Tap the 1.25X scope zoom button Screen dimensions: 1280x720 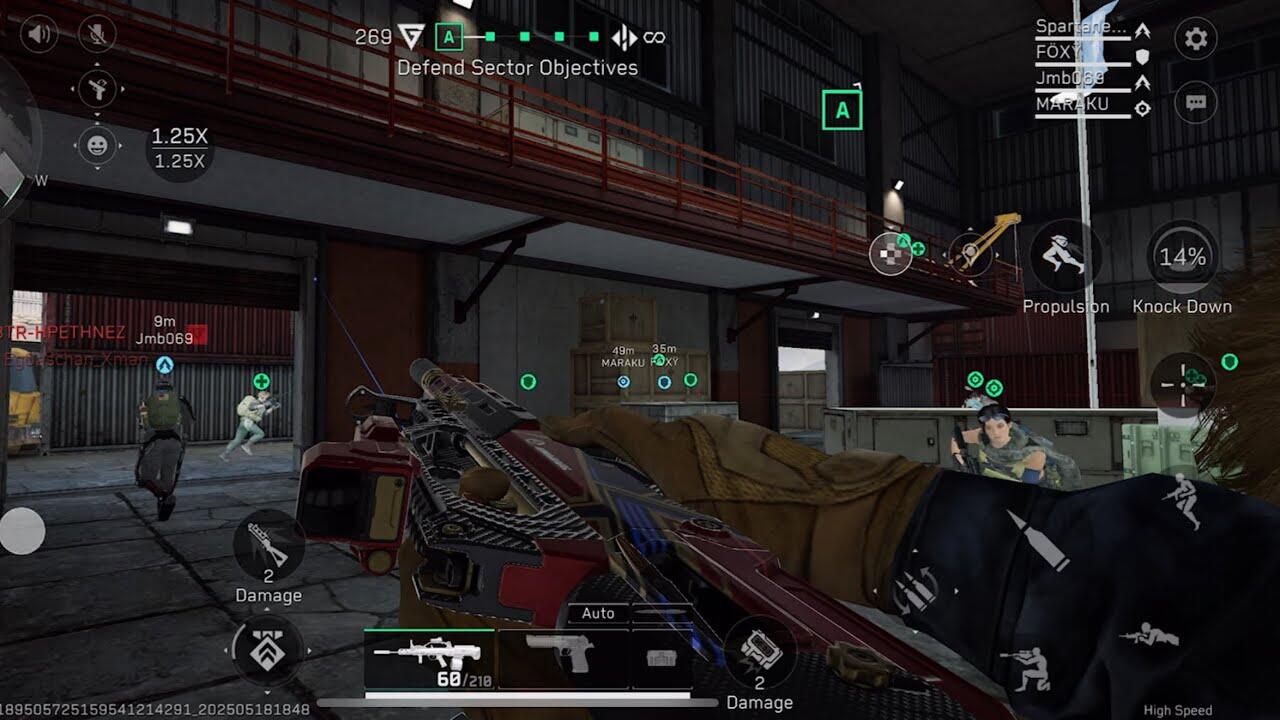click(x=179, y=147)
